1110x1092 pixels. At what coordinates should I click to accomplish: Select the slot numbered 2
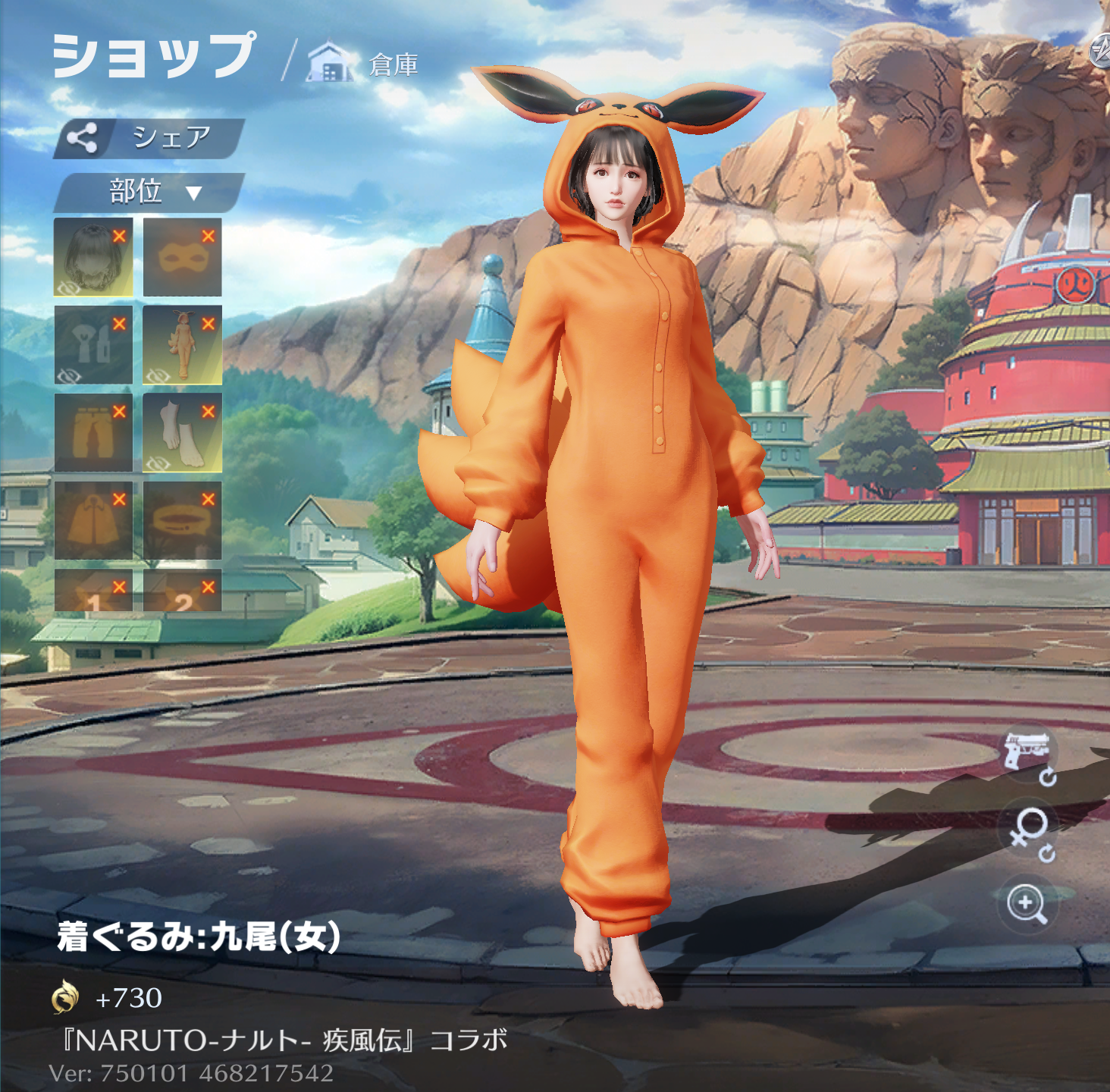(x=182, y=591)
